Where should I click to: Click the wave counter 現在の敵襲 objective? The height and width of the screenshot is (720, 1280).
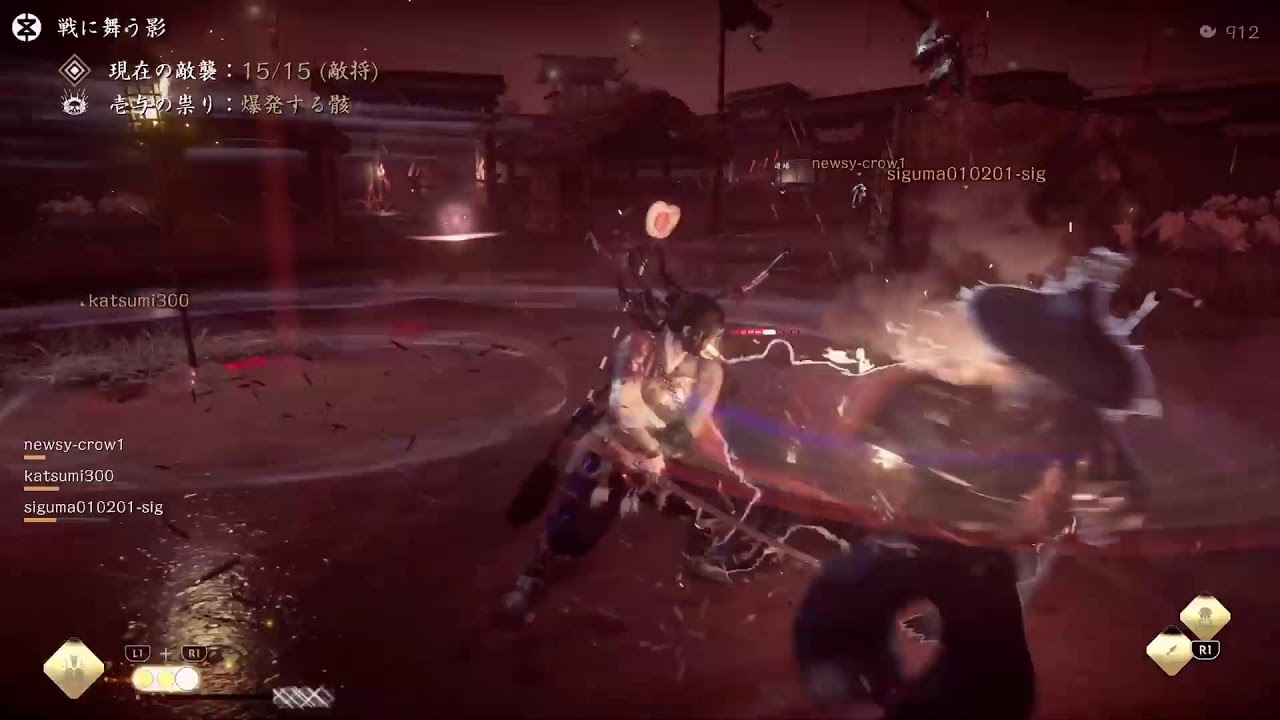coord(243,72)
